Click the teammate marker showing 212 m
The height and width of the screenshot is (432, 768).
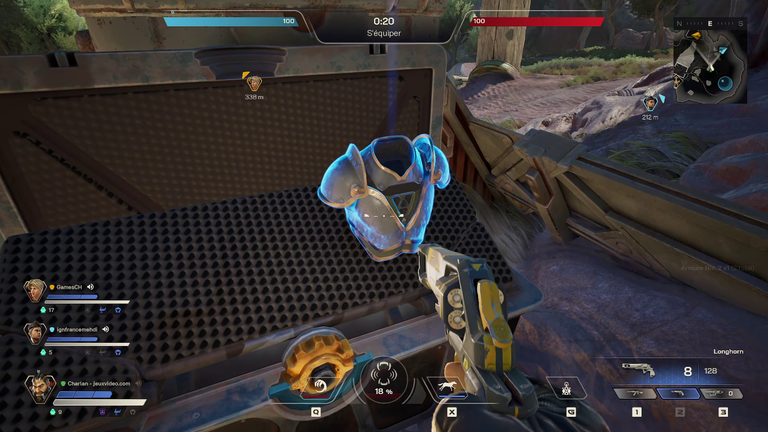click(651, 103)
